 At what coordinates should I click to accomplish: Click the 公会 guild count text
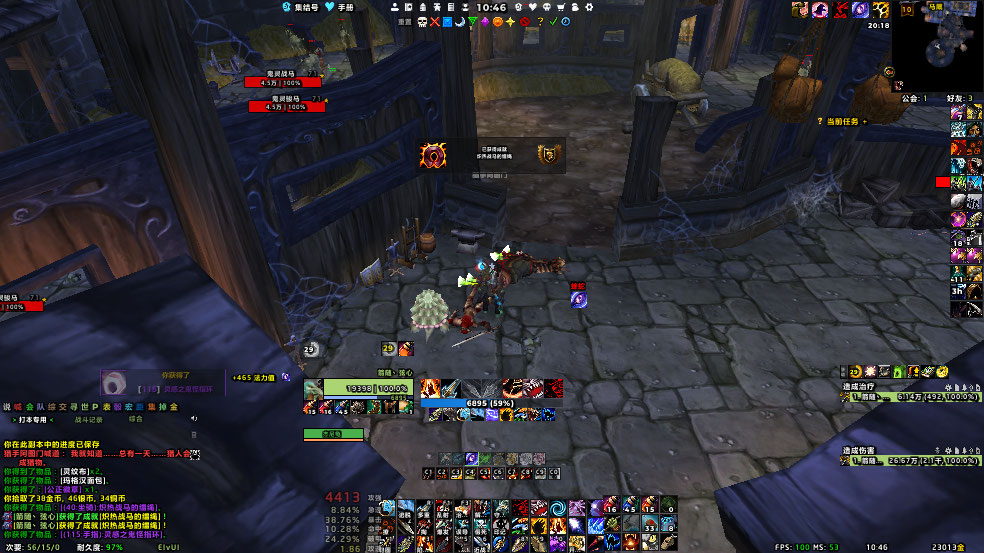pos(909,98)
